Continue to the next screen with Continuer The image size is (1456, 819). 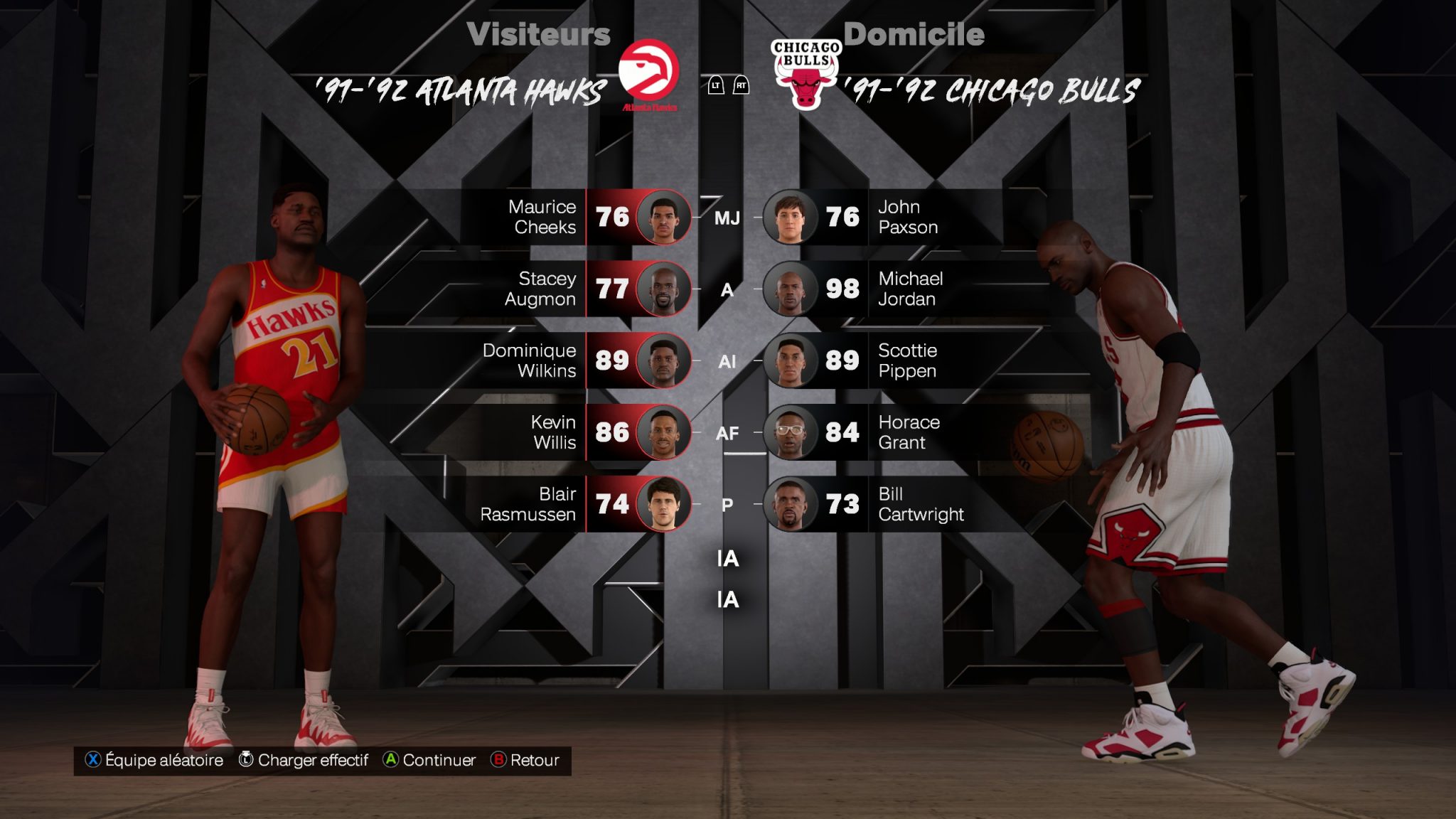point(429,760)
